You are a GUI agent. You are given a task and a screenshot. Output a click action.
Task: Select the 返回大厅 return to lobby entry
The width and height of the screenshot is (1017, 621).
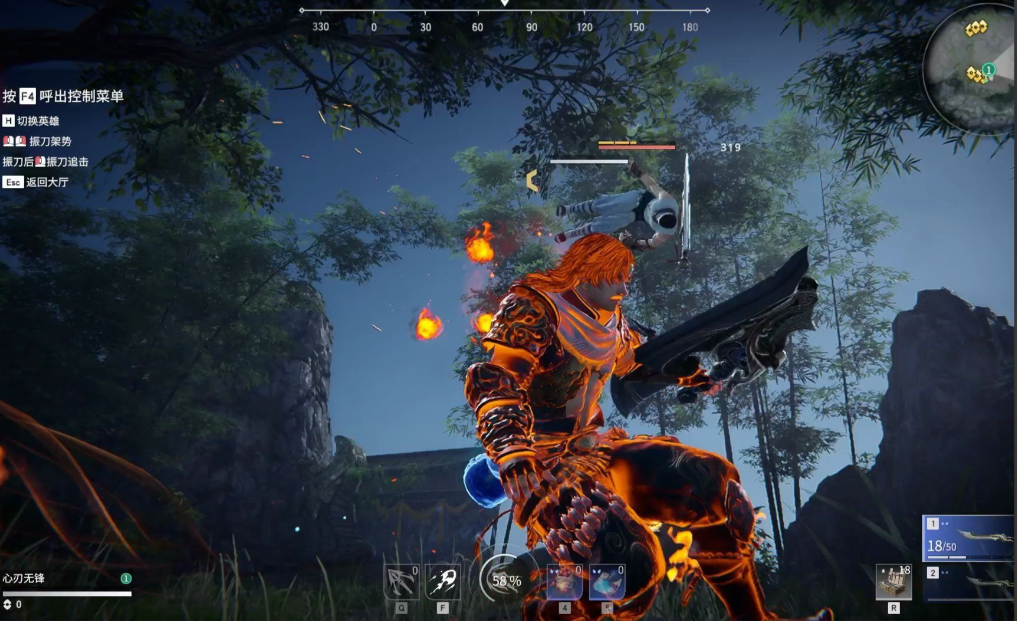click(x=37, y=182)
